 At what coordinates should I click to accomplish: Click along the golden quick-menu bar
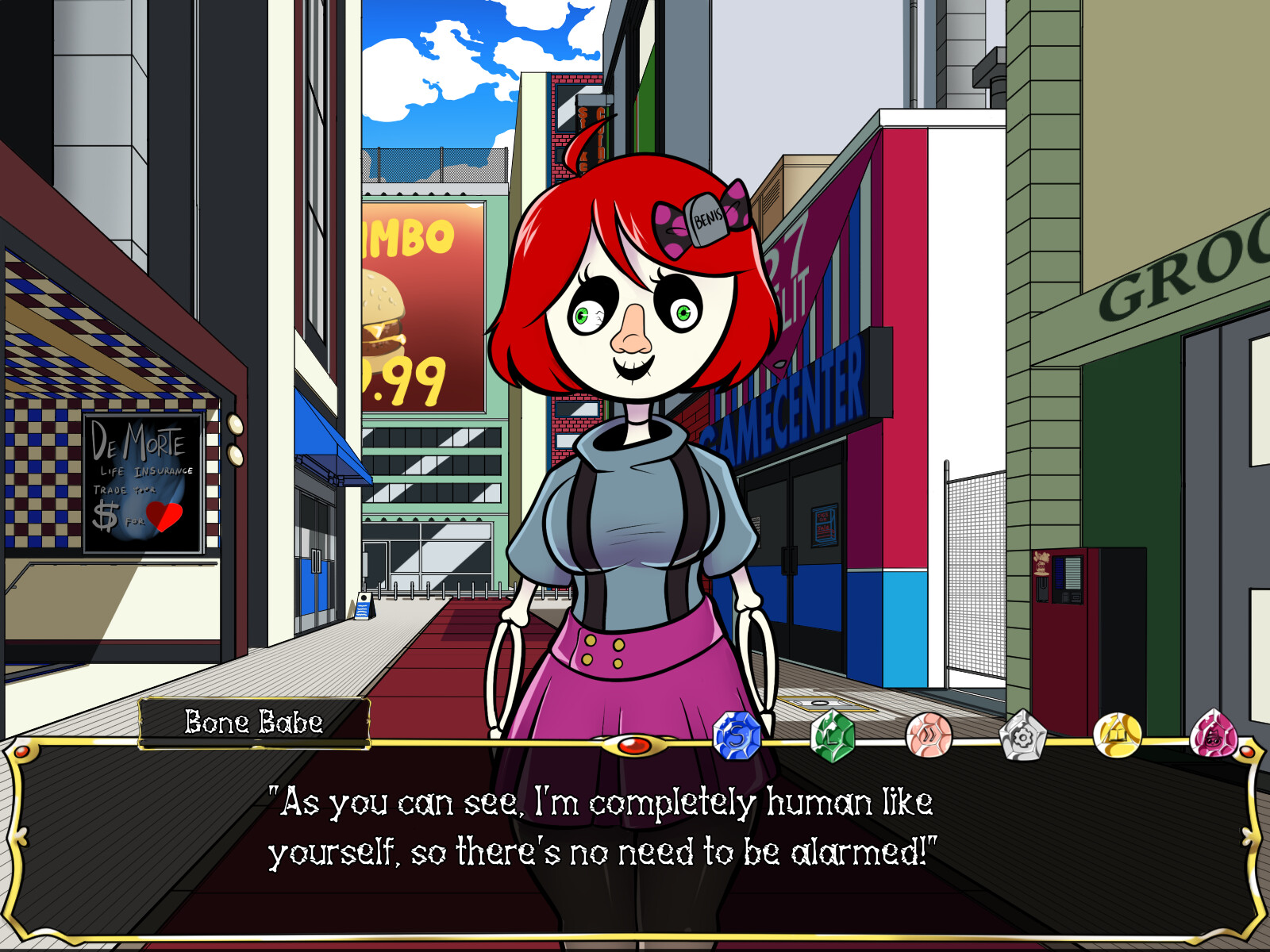click(x=556, y=743)
